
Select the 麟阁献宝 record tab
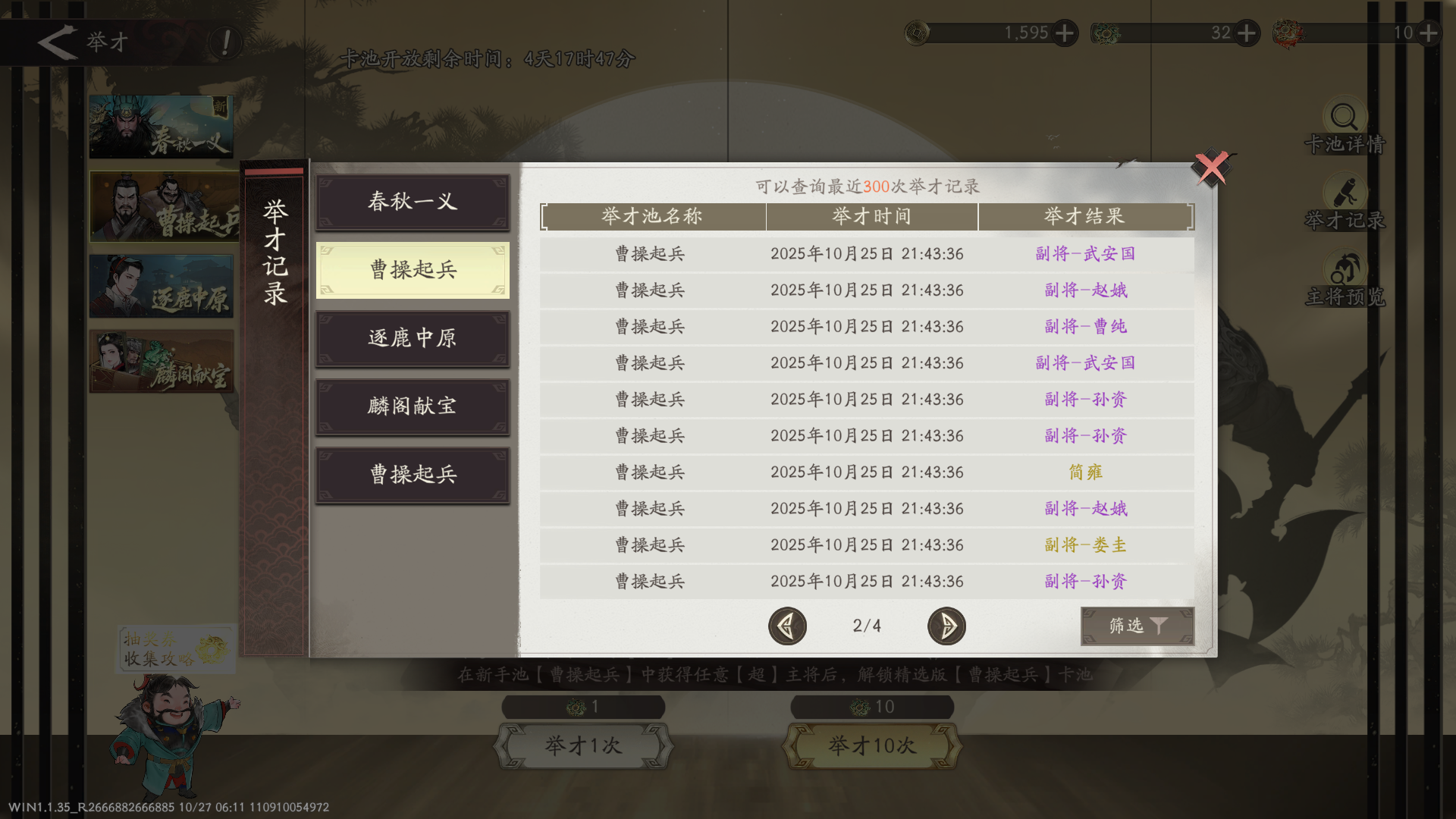(x=412, y=406)
